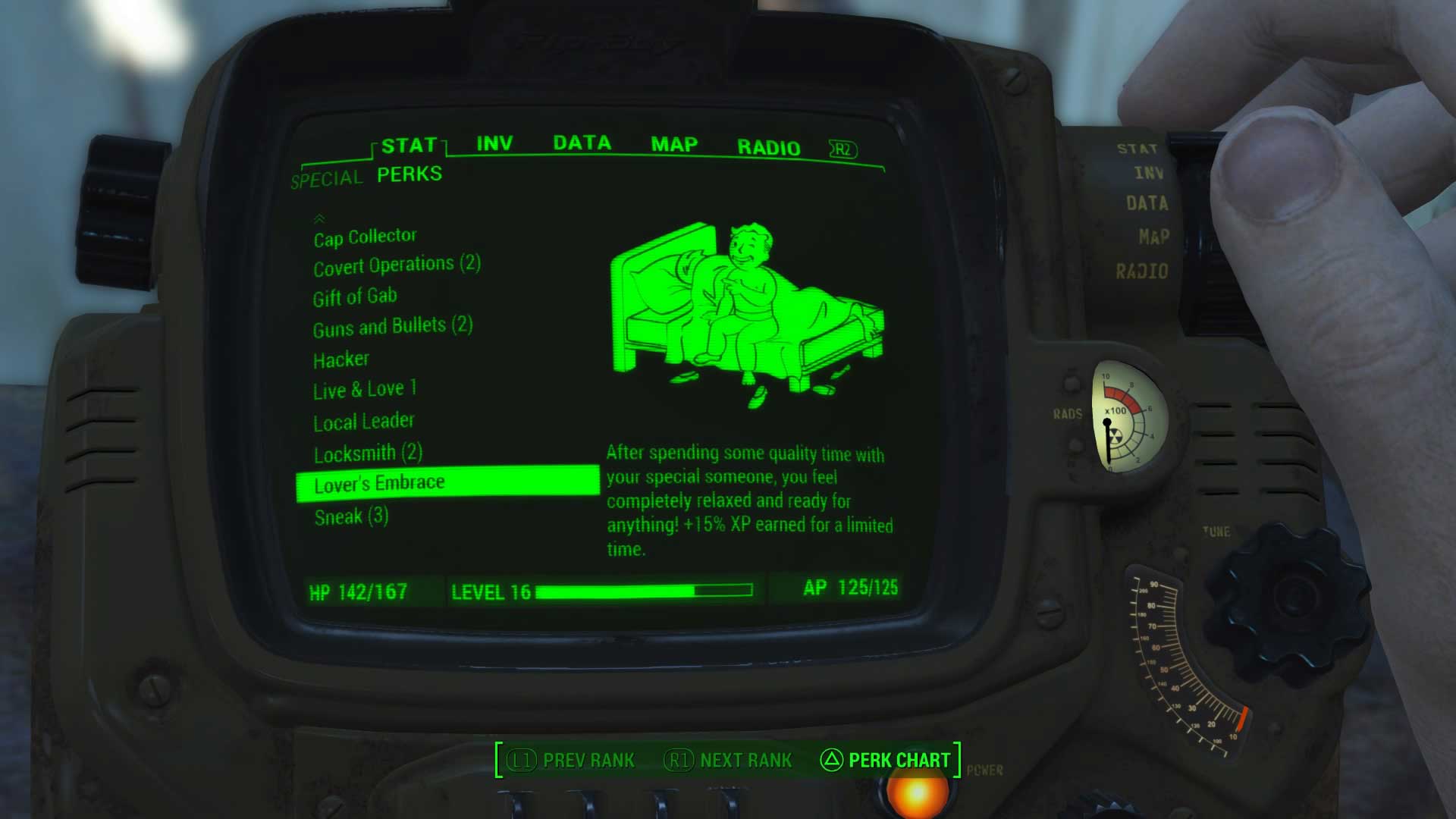
Task: Switch to the INV tab
Action: [x=494, y=143]
